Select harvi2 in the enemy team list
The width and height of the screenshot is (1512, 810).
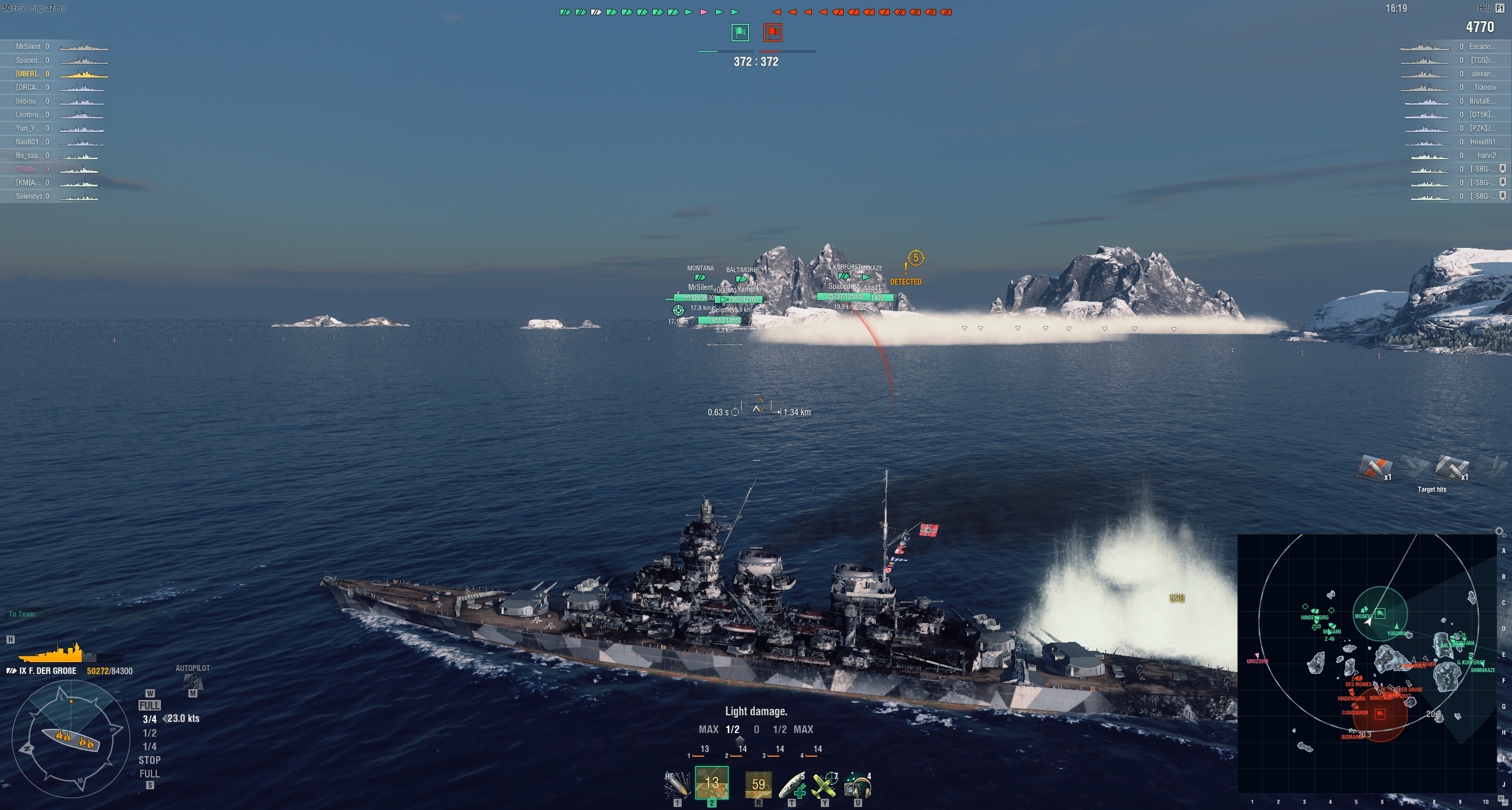[x=1486, y=156]
